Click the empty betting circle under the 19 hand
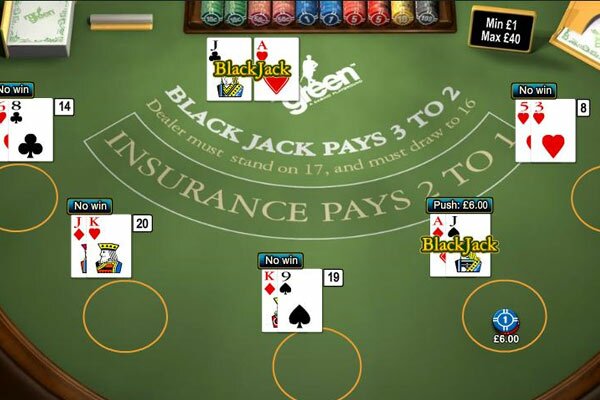Screen dimensions: 600x400 [x=317, y=366]
